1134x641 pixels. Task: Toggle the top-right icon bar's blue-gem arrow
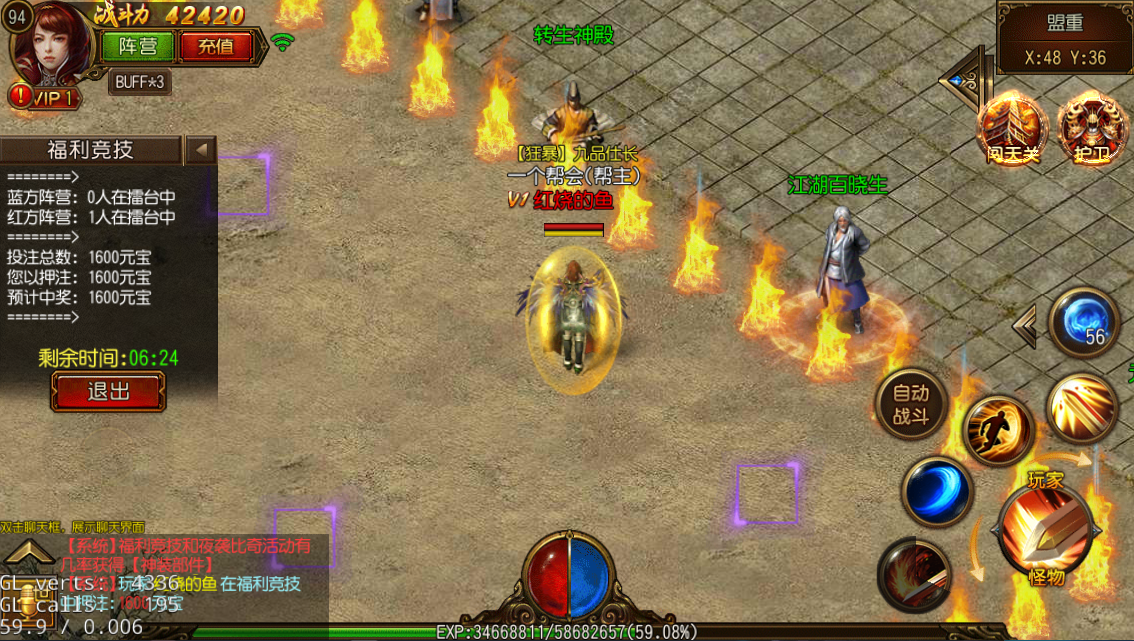pyautogui.click(x=962, y=79)
